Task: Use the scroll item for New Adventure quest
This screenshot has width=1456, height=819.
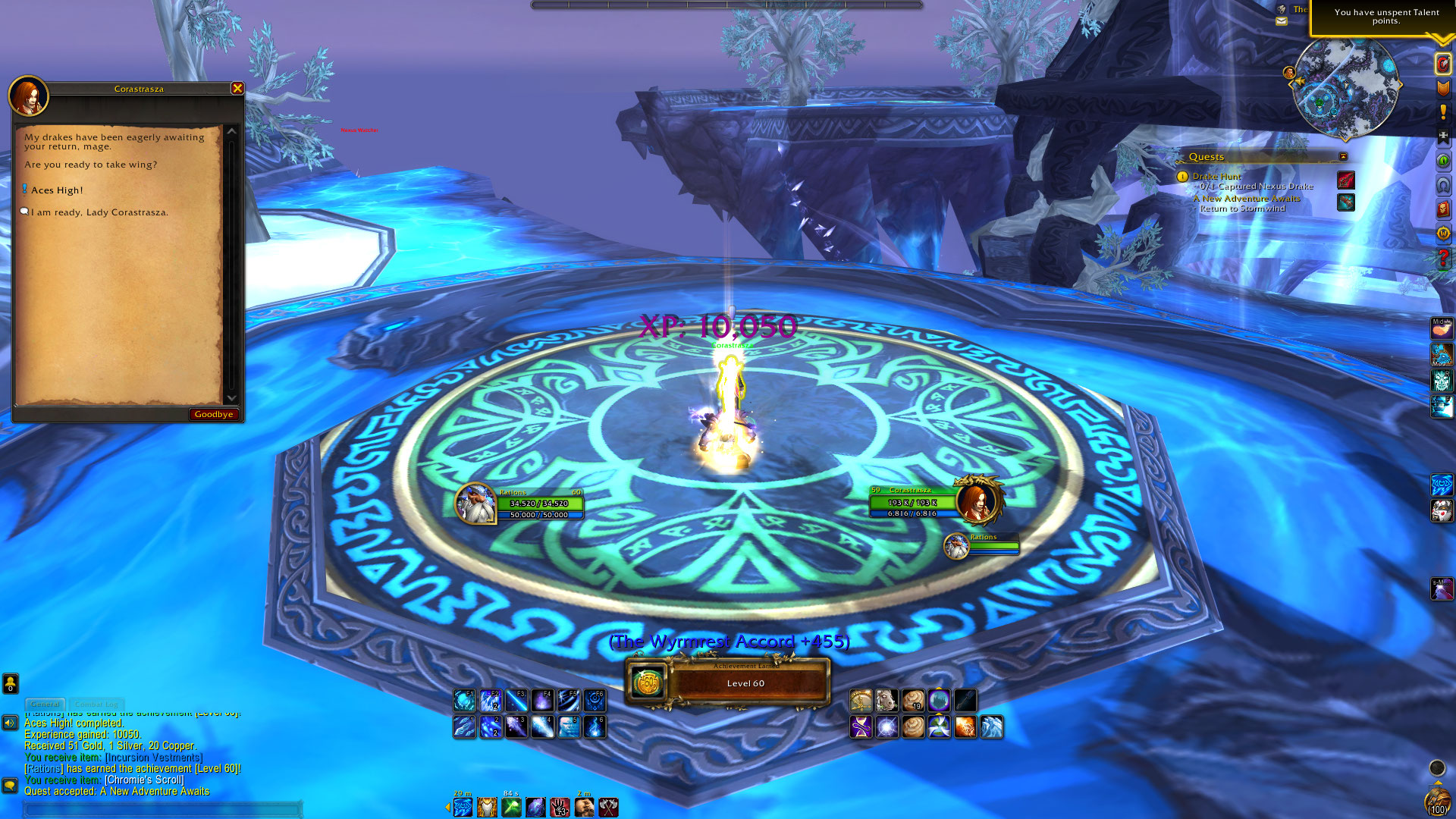Action: 1346,202
